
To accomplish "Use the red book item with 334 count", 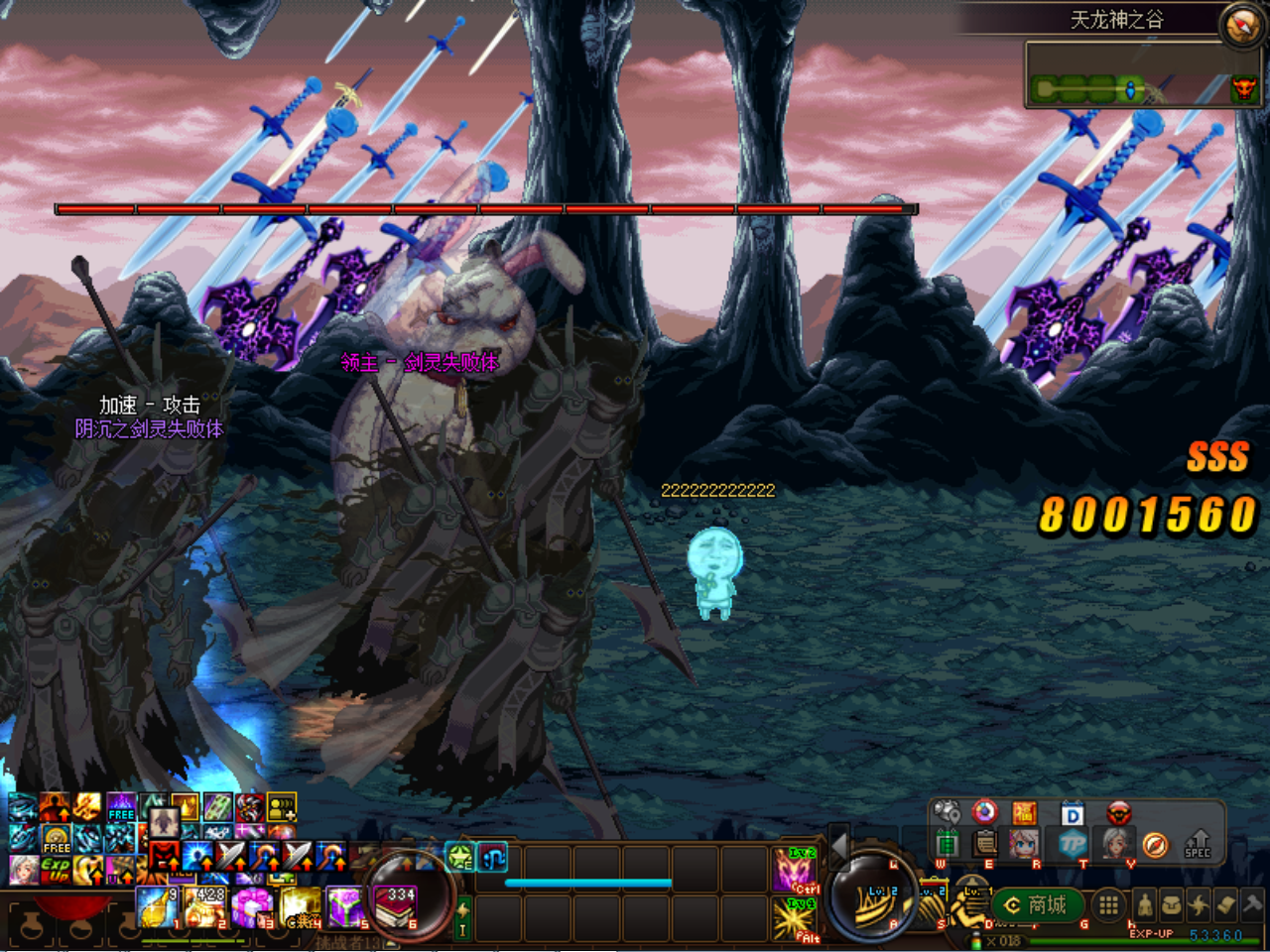I will coord(396,907).
